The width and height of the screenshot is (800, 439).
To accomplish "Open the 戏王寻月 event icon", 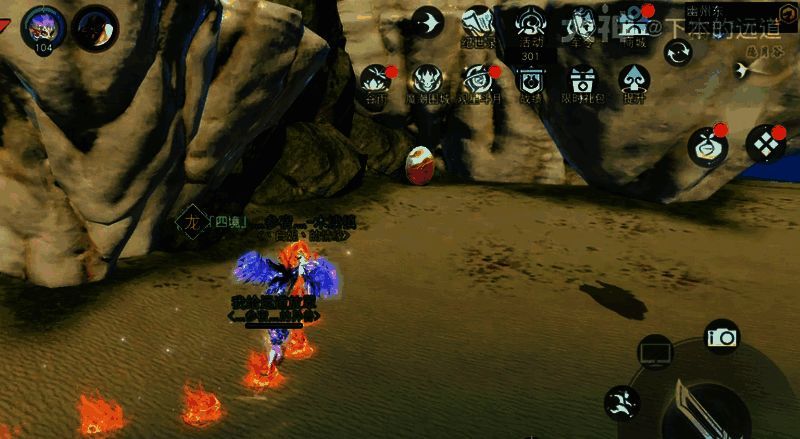I will tap(479, 80).
